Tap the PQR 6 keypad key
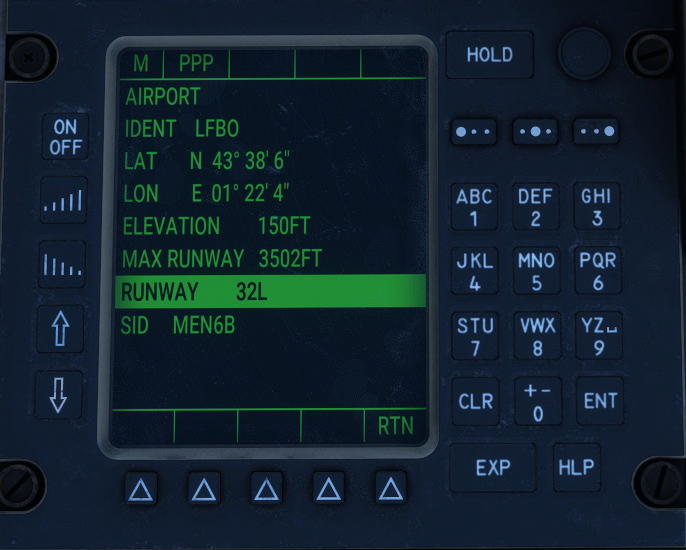 (598, 271)
